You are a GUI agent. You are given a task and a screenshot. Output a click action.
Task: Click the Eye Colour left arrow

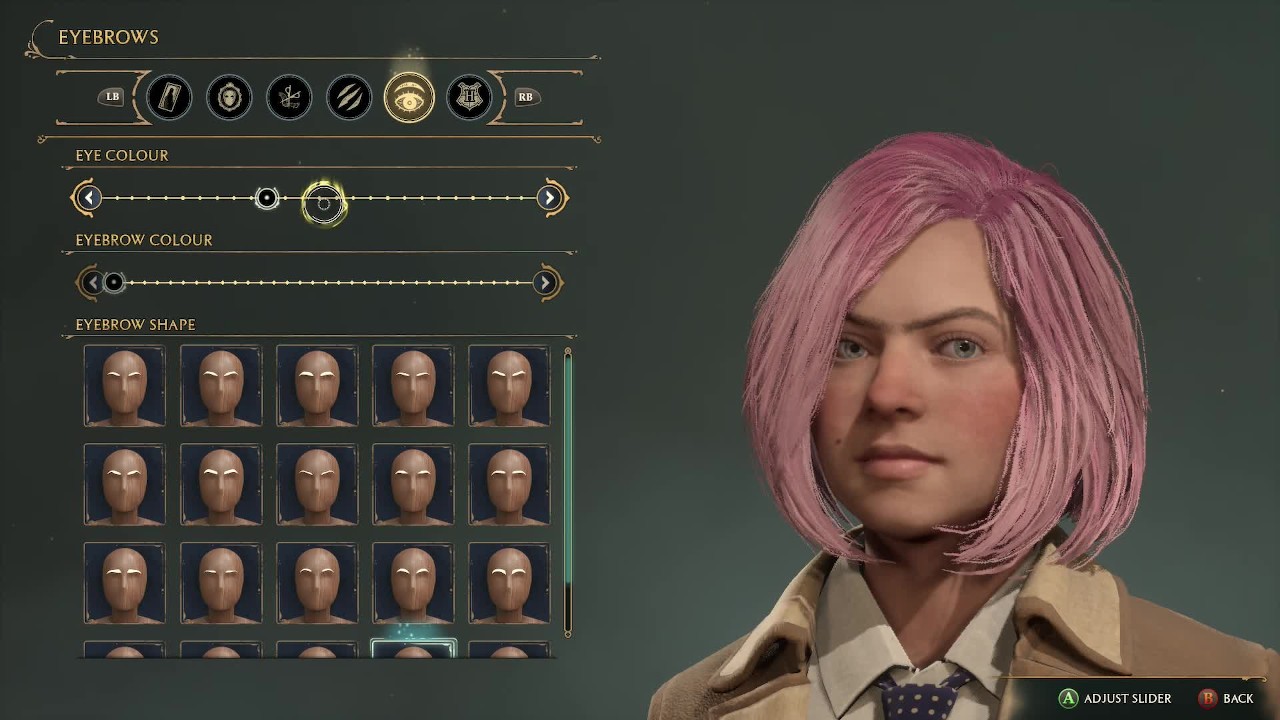(x=88, y=198)
